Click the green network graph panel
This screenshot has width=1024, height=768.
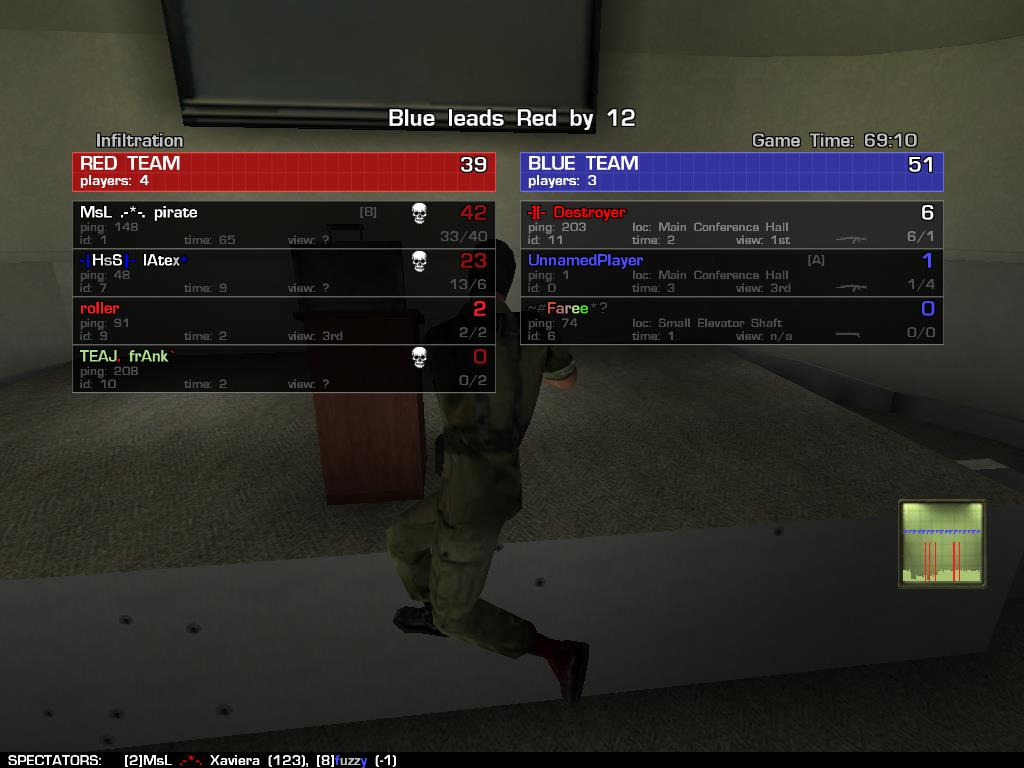942,544
